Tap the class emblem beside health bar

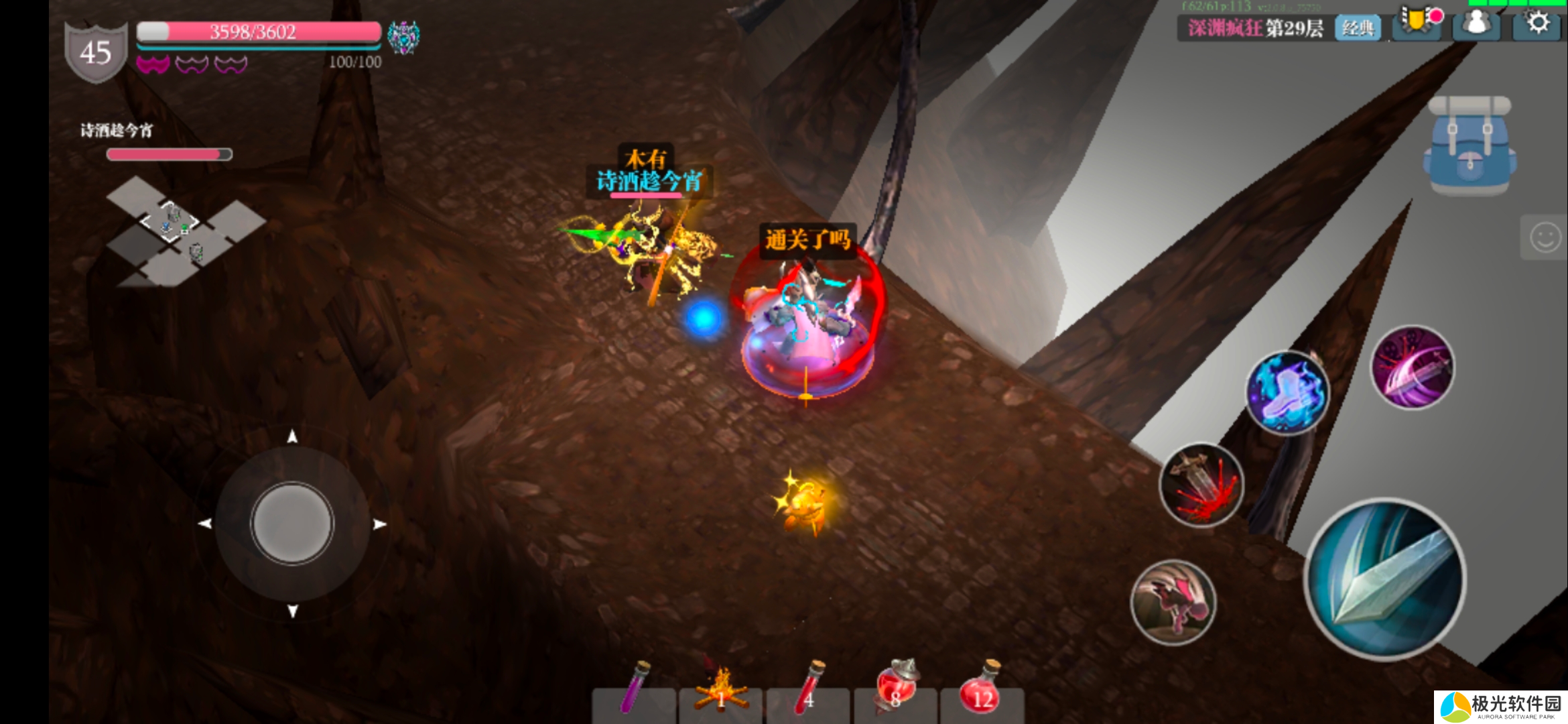403,36
